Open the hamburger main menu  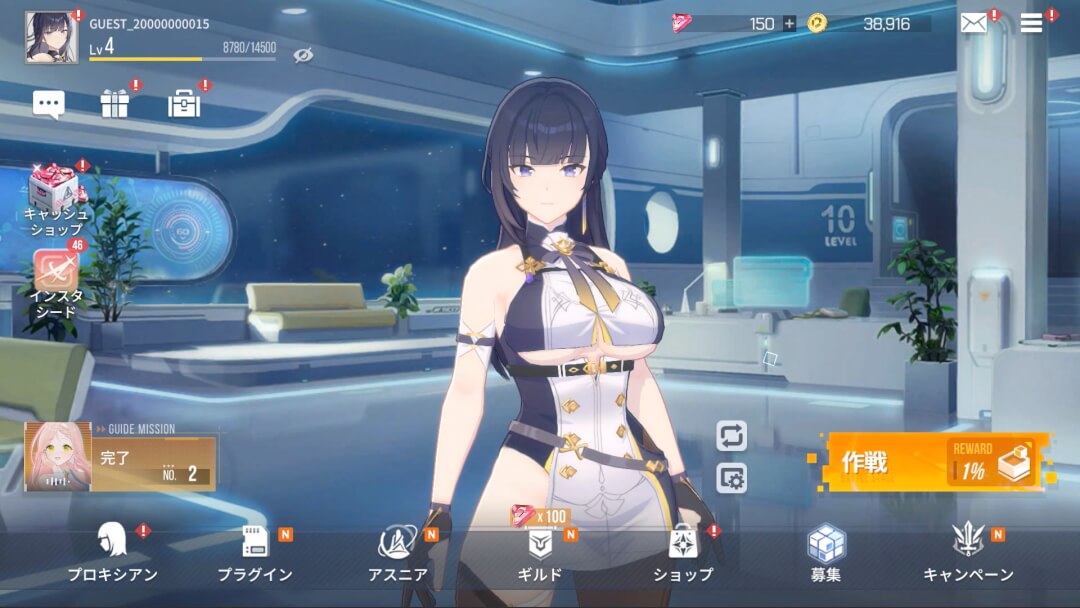(x=1031, y=24)
